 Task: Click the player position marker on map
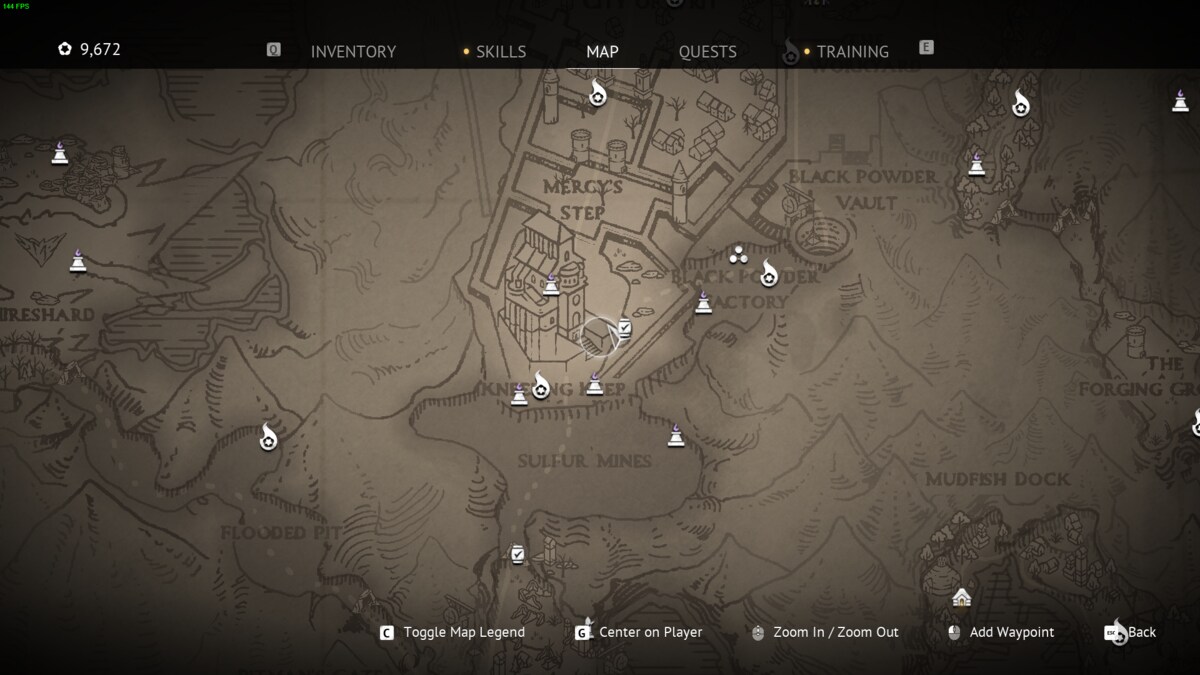tap(598, 337)
